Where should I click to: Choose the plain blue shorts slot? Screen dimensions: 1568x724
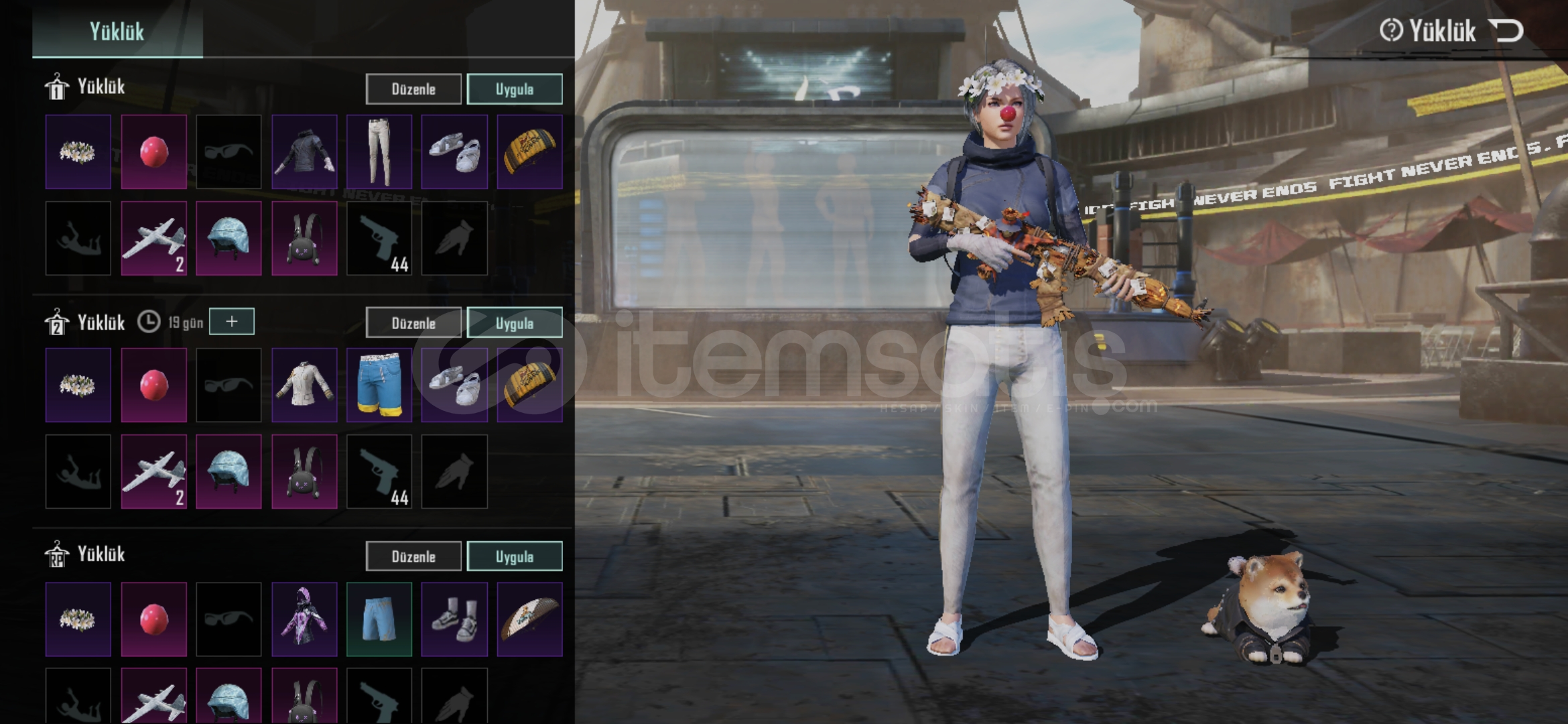379,619
